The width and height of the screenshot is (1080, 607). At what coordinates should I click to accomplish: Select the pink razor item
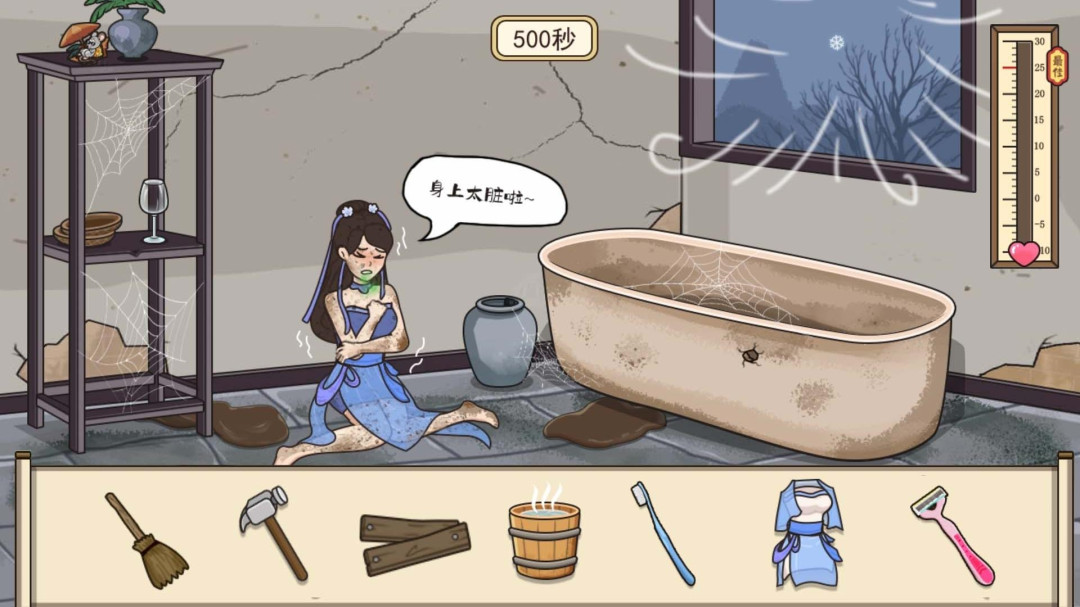953,533
